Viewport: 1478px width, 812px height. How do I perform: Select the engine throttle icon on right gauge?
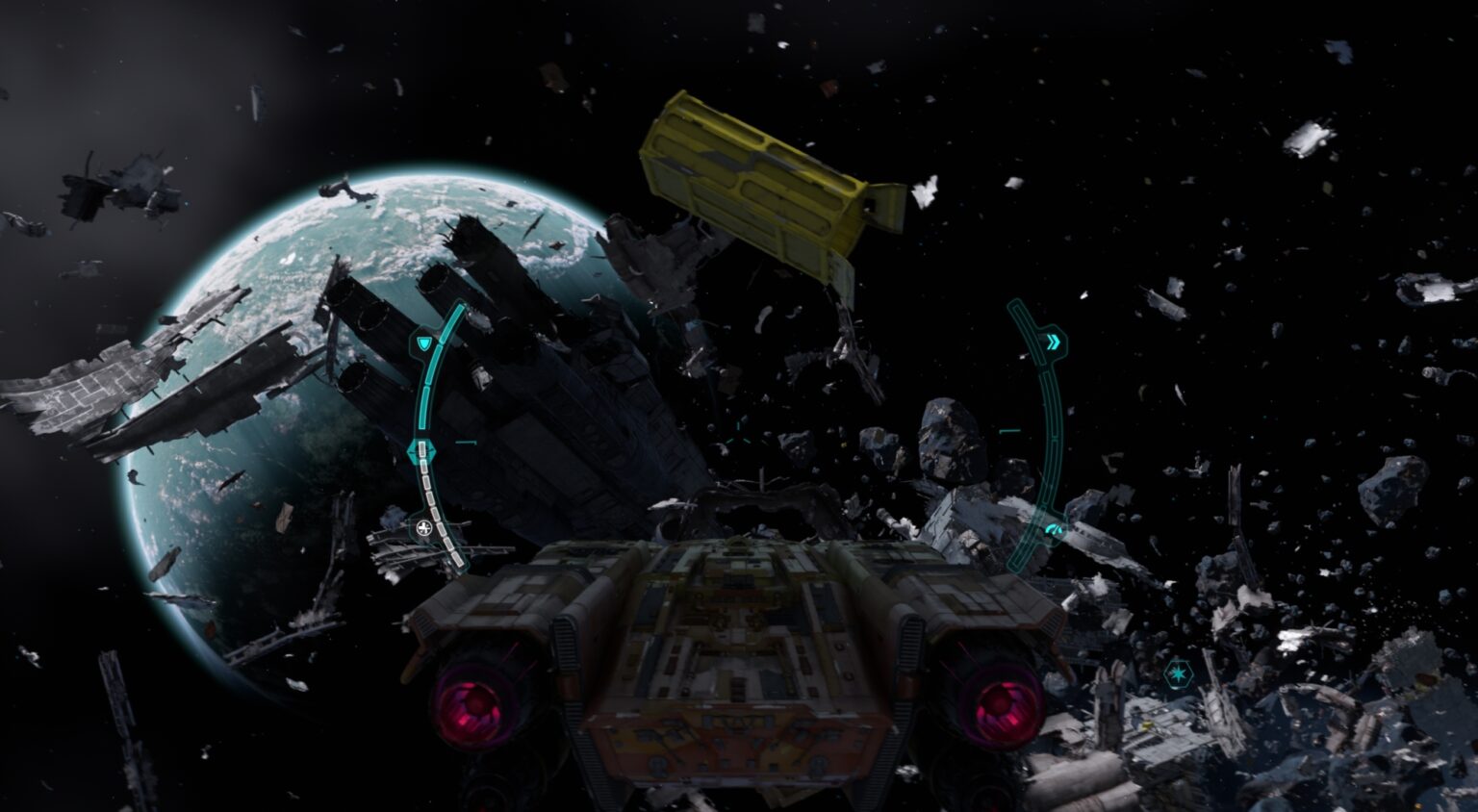(x=1056, y=527)
